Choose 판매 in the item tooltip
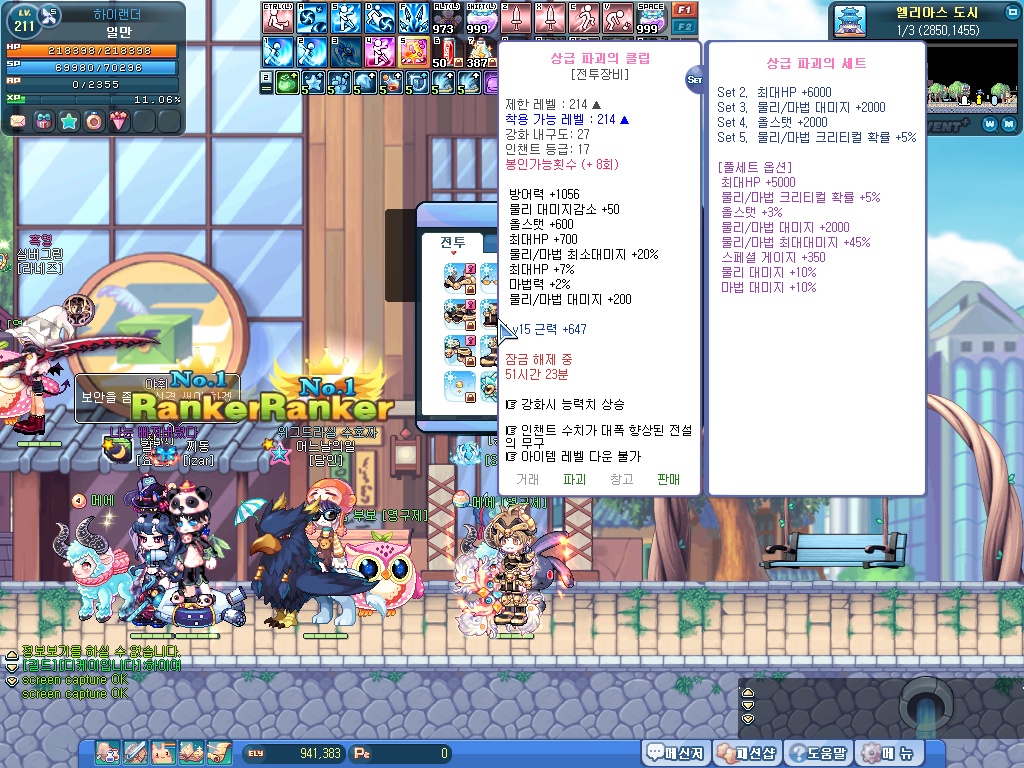This screenshot has width=1024, height=768. click(668, 480)
